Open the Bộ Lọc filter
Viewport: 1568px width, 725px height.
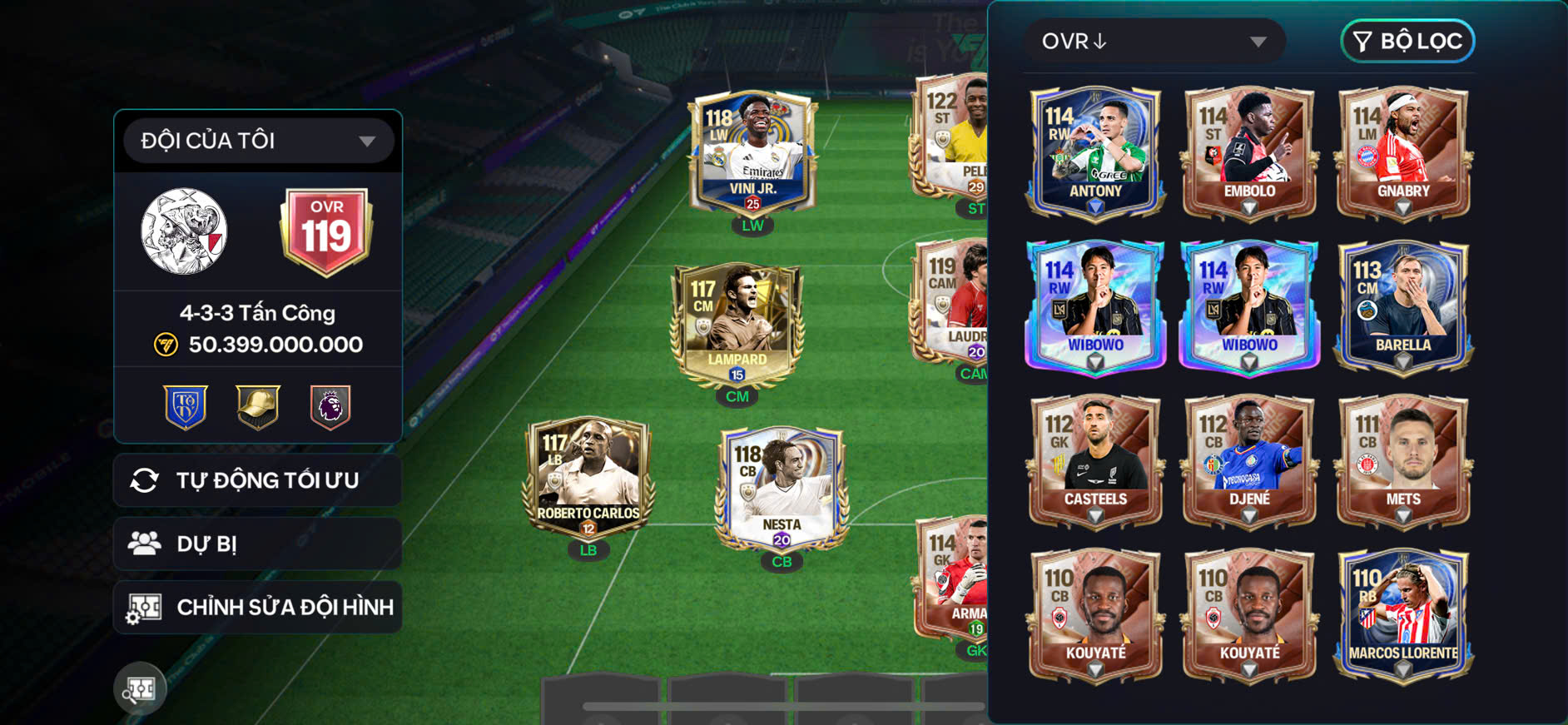1407,41
